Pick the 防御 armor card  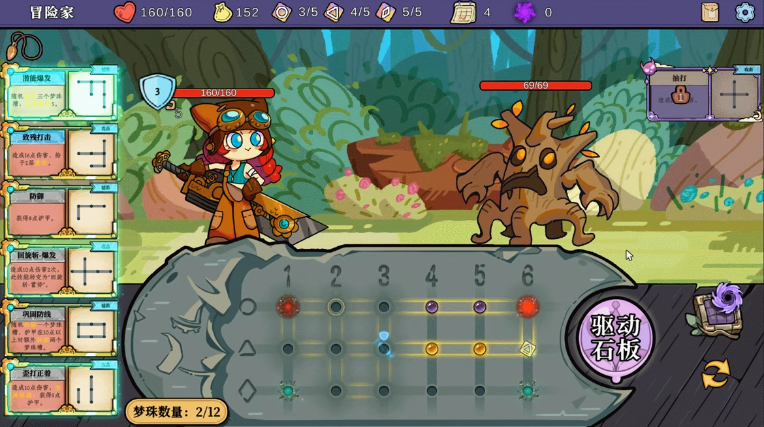(60, 211)
